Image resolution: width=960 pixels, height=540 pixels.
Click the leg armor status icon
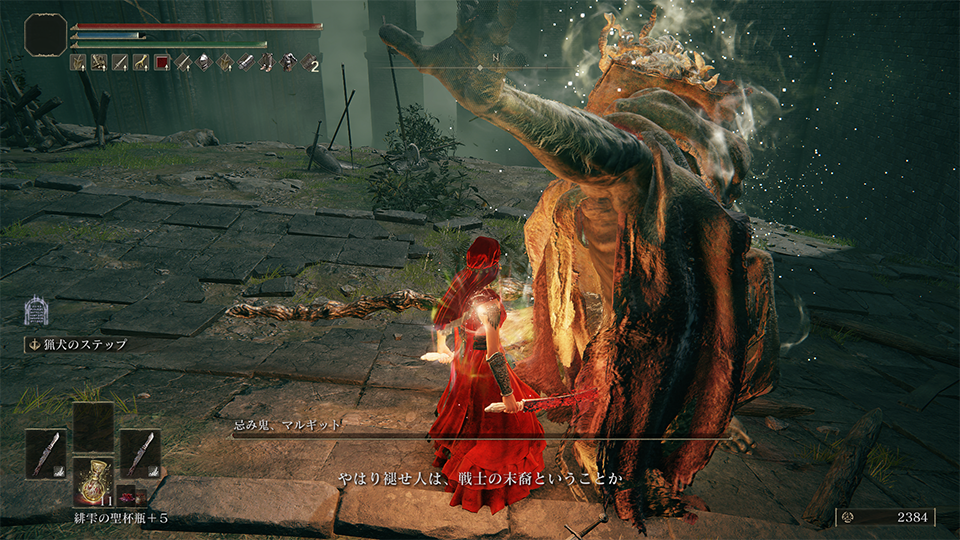[267, 63]
